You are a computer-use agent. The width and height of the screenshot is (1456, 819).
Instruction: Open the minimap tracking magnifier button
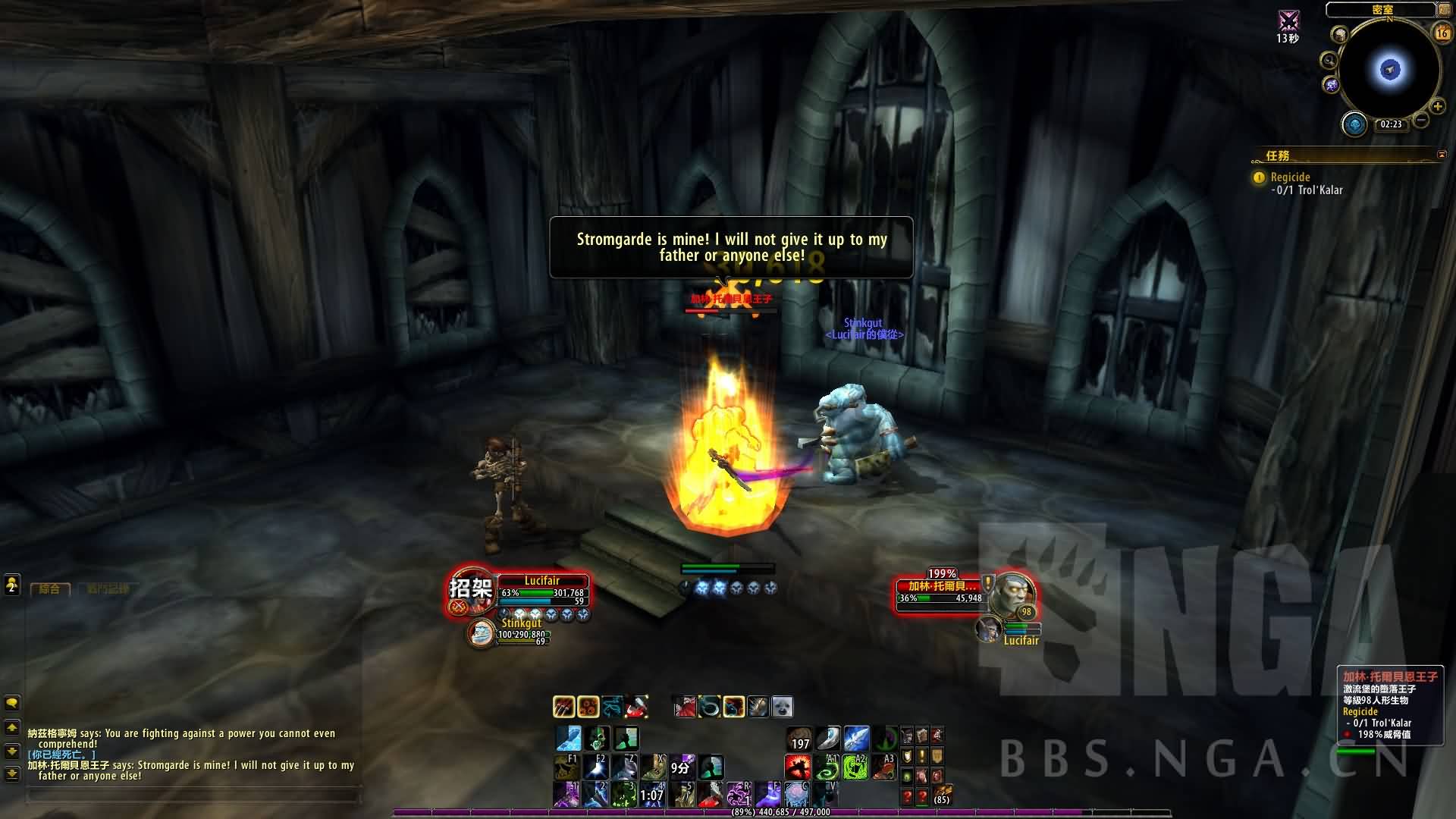pos(1329,61)
